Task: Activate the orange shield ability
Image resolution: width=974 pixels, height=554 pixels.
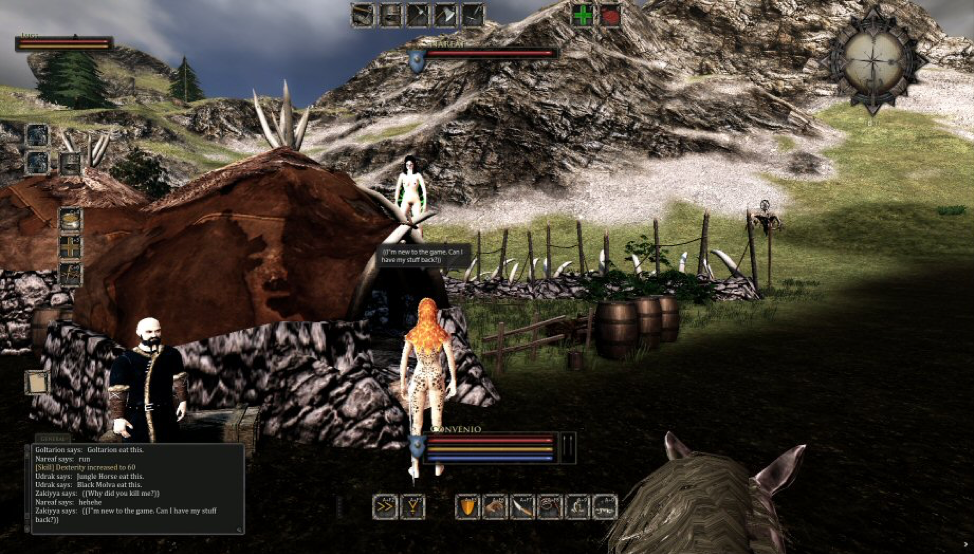Action: 467,507
